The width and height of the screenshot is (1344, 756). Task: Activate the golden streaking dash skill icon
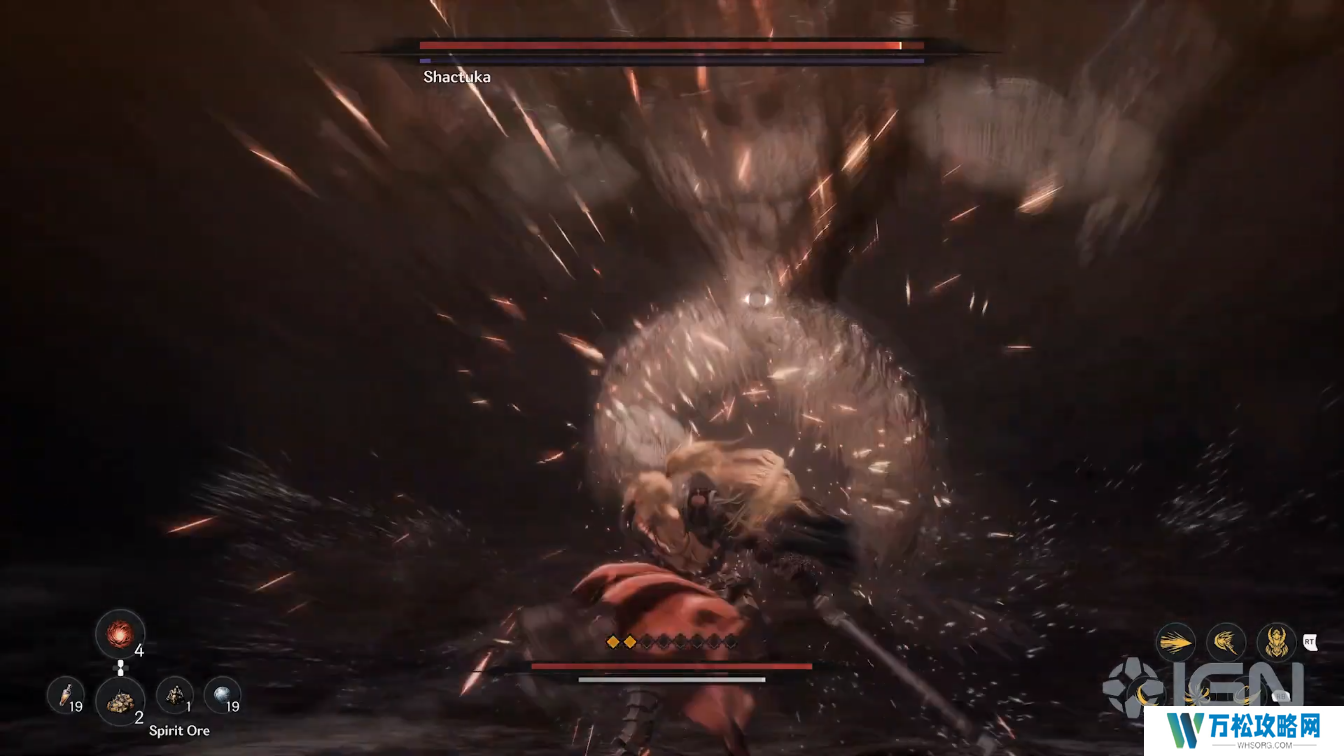pos(1177,642)
